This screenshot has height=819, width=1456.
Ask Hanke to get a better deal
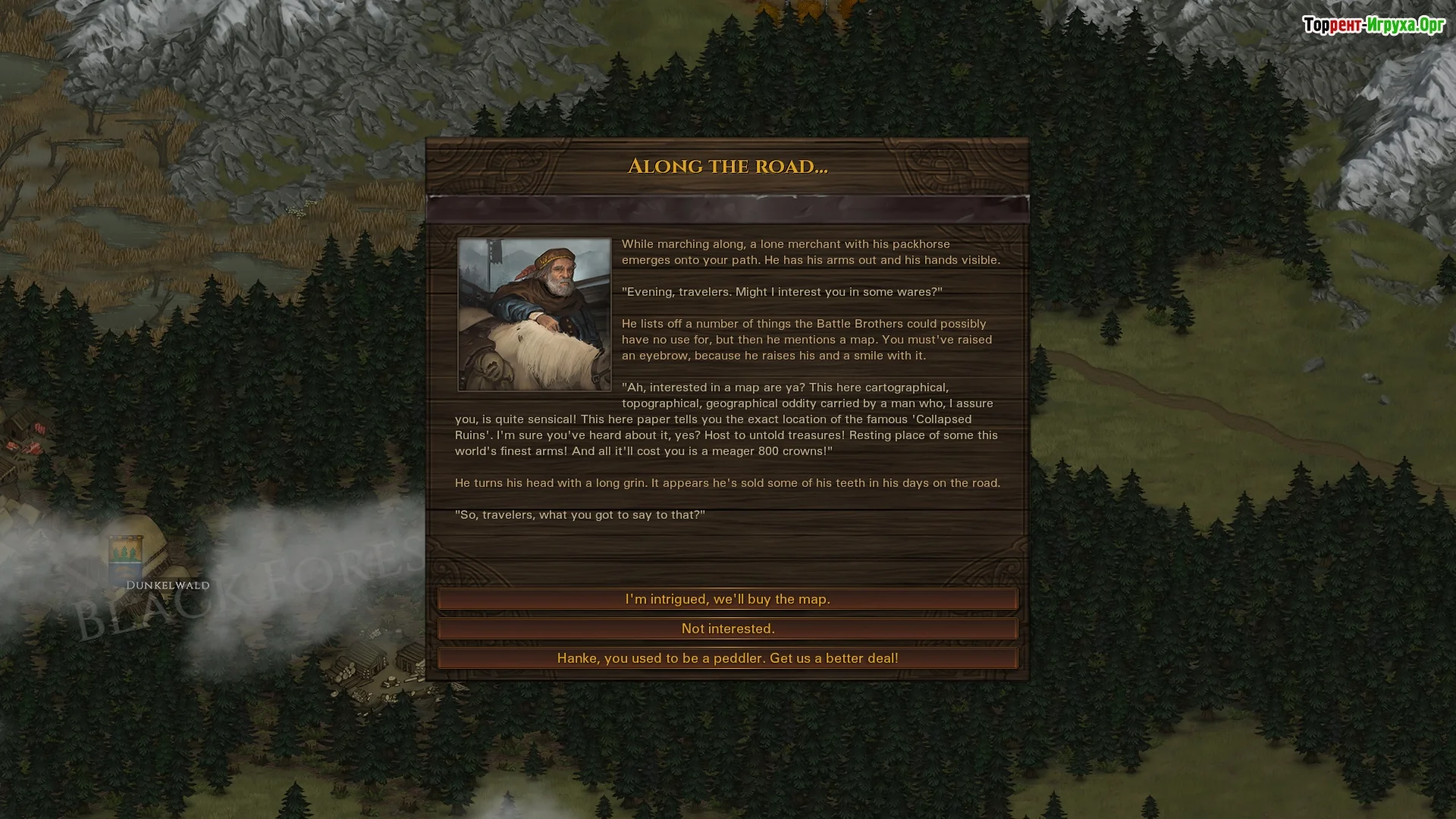(727, 658)
